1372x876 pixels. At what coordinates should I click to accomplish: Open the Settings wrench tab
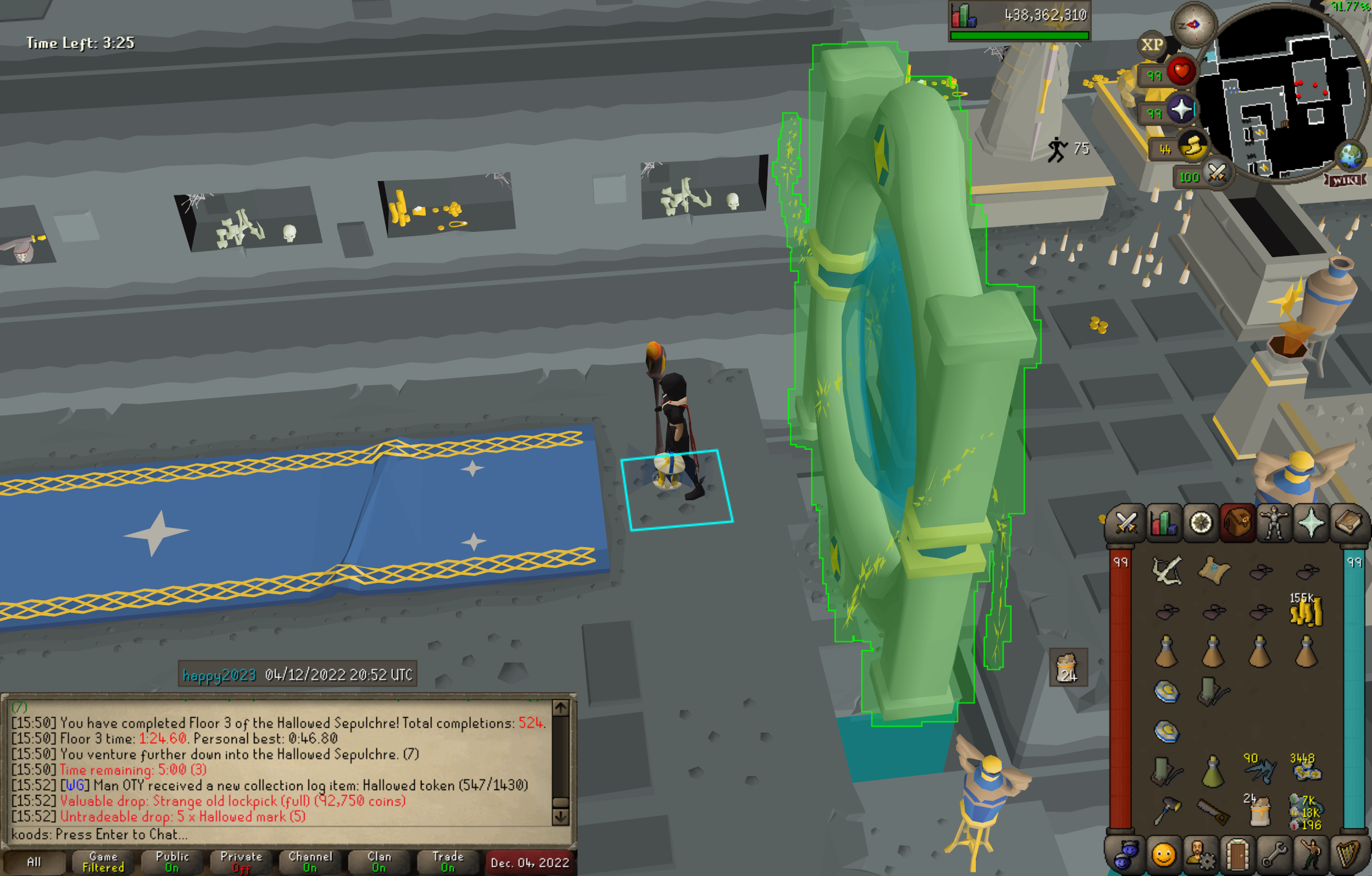click(x=1274, y=856)
